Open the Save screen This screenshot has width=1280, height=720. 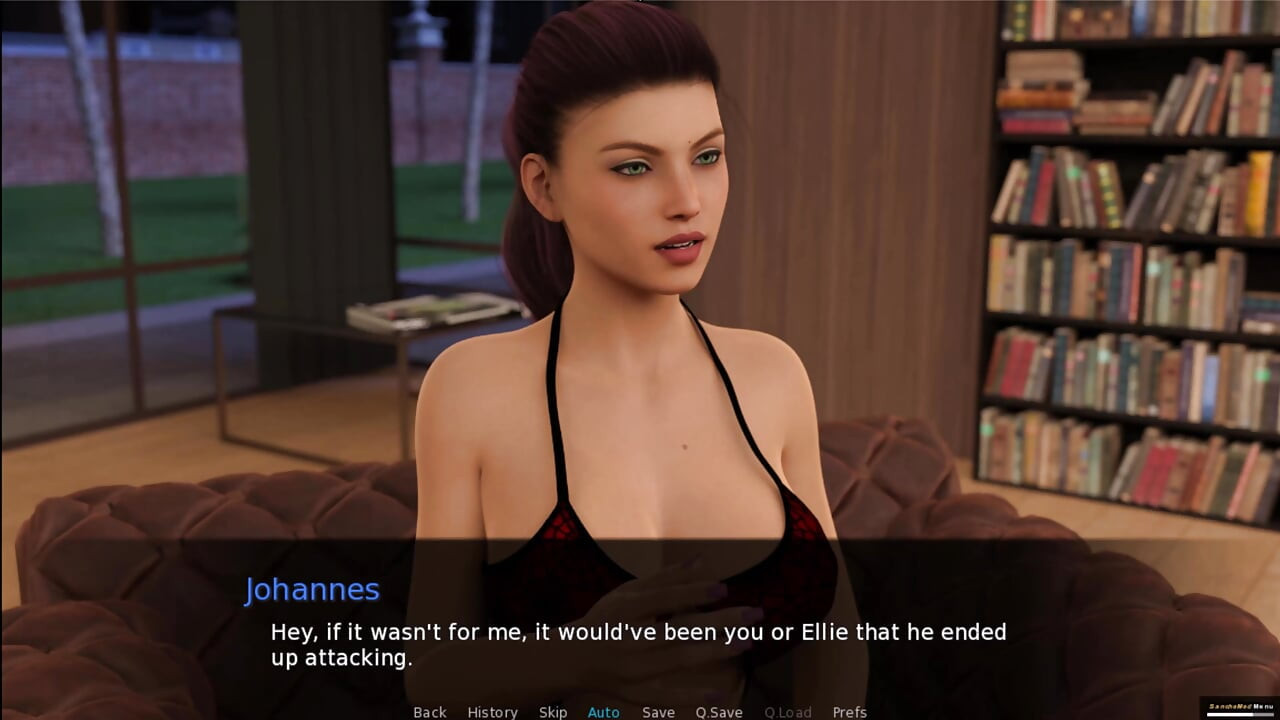[x=658, y=712]
